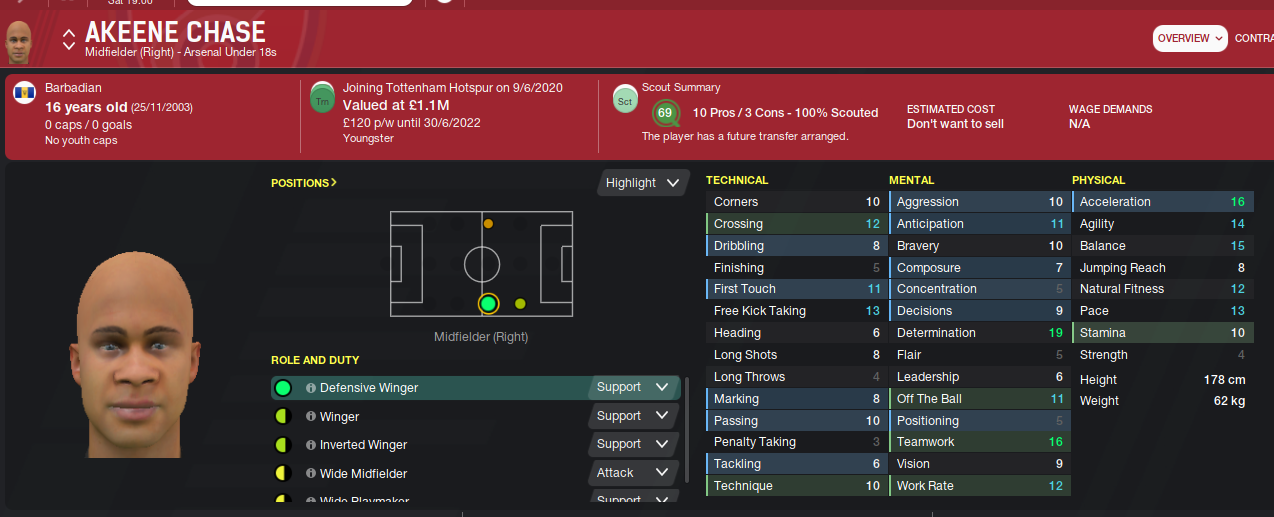
Task: Open the Wide Midfielder Attack duty dropdown
Action: [634, 473]
